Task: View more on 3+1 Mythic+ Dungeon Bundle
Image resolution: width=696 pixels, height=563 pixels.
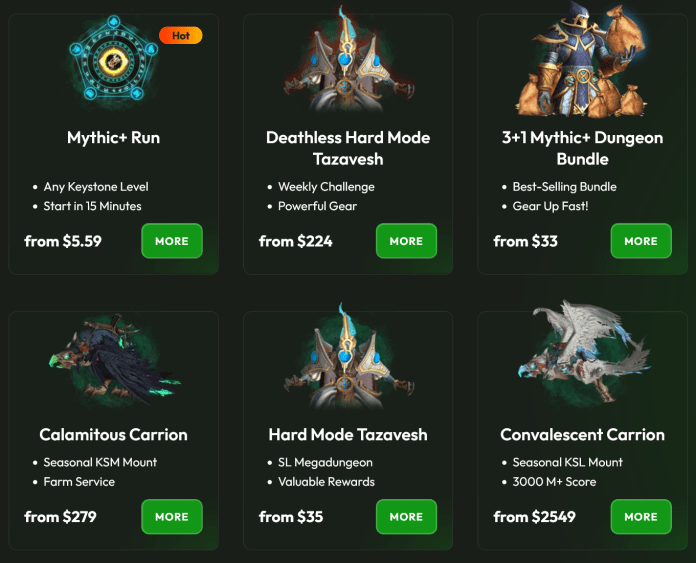Action: click(x=641, y=241)
